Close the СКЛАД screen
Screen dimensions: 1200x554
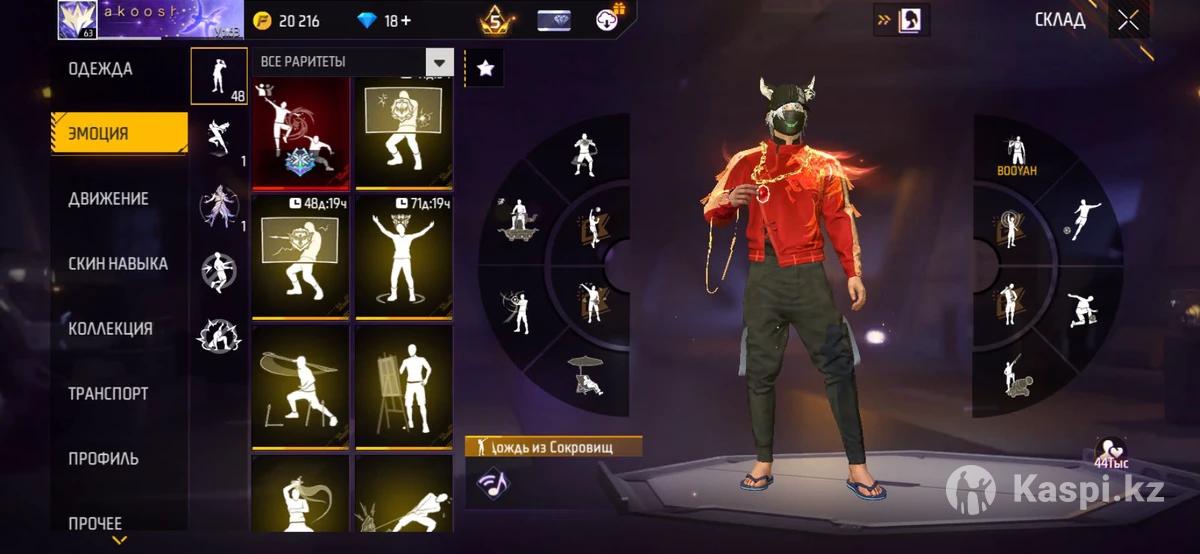[x=1128, y=20]
